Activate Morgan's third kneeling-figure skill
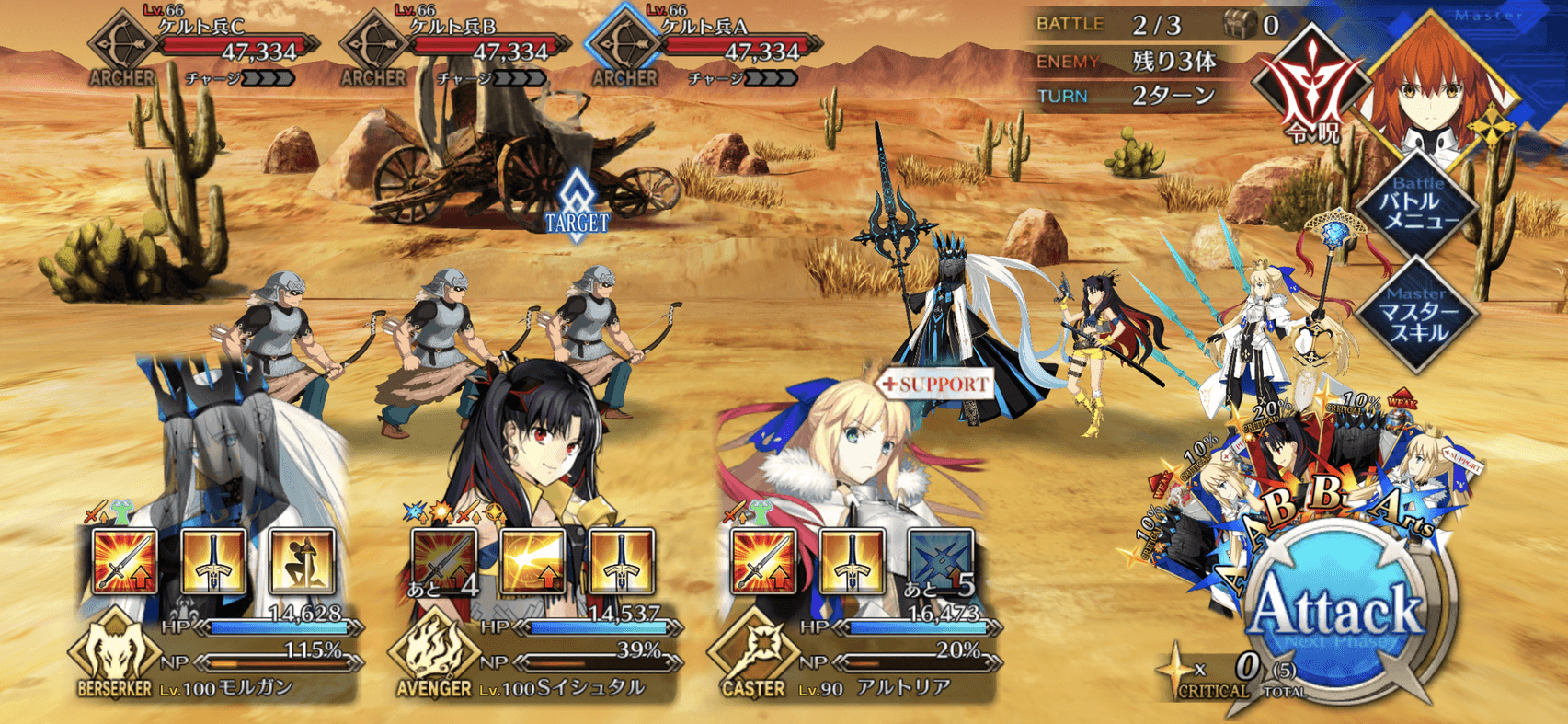This screenshot has height=724, width=1568. tap(302, 560)
